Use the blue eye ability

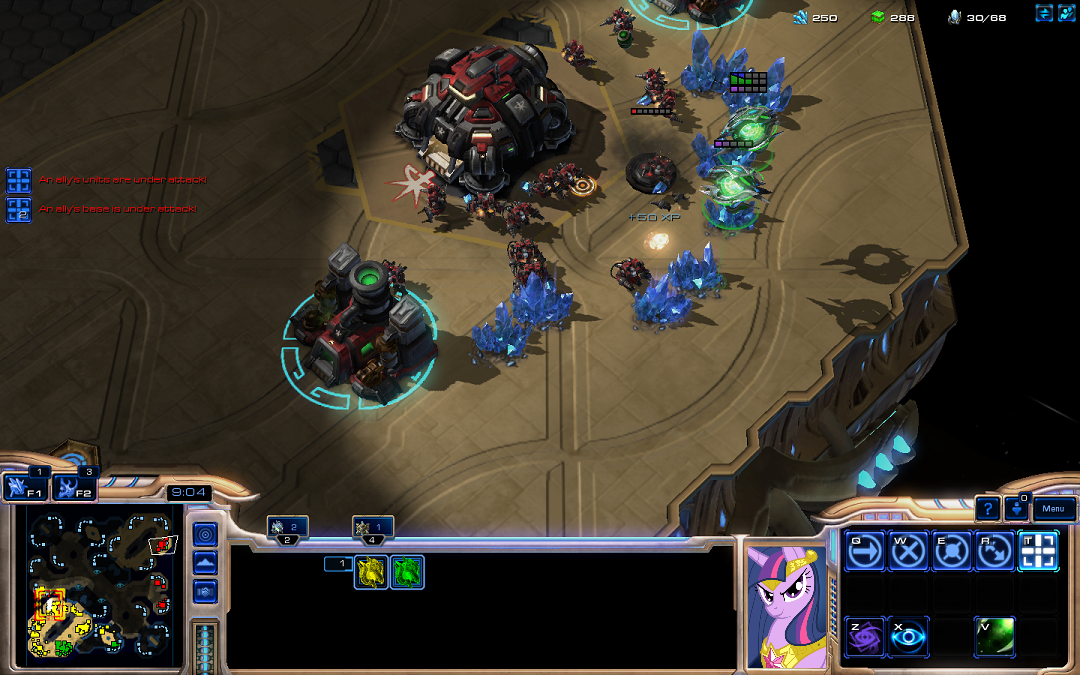tap(906, 637)
